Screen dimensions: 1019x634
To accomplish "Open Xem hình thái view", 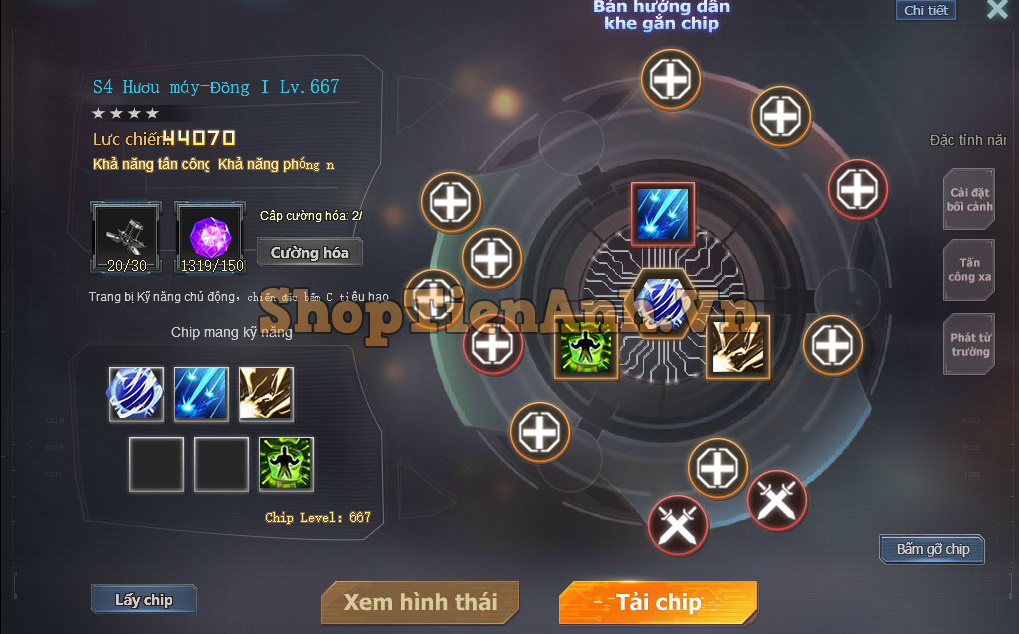I will click(x=420, y=602).
